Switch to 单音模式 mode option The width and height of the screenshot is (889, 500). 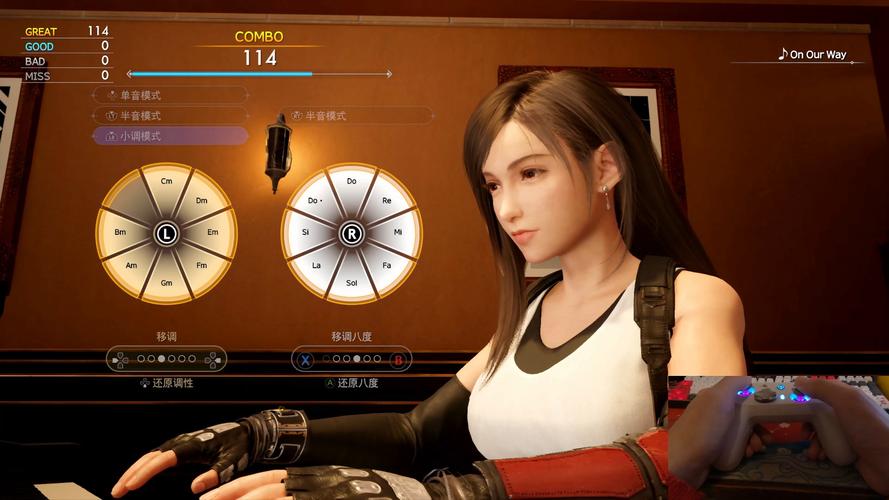point(170,95)
